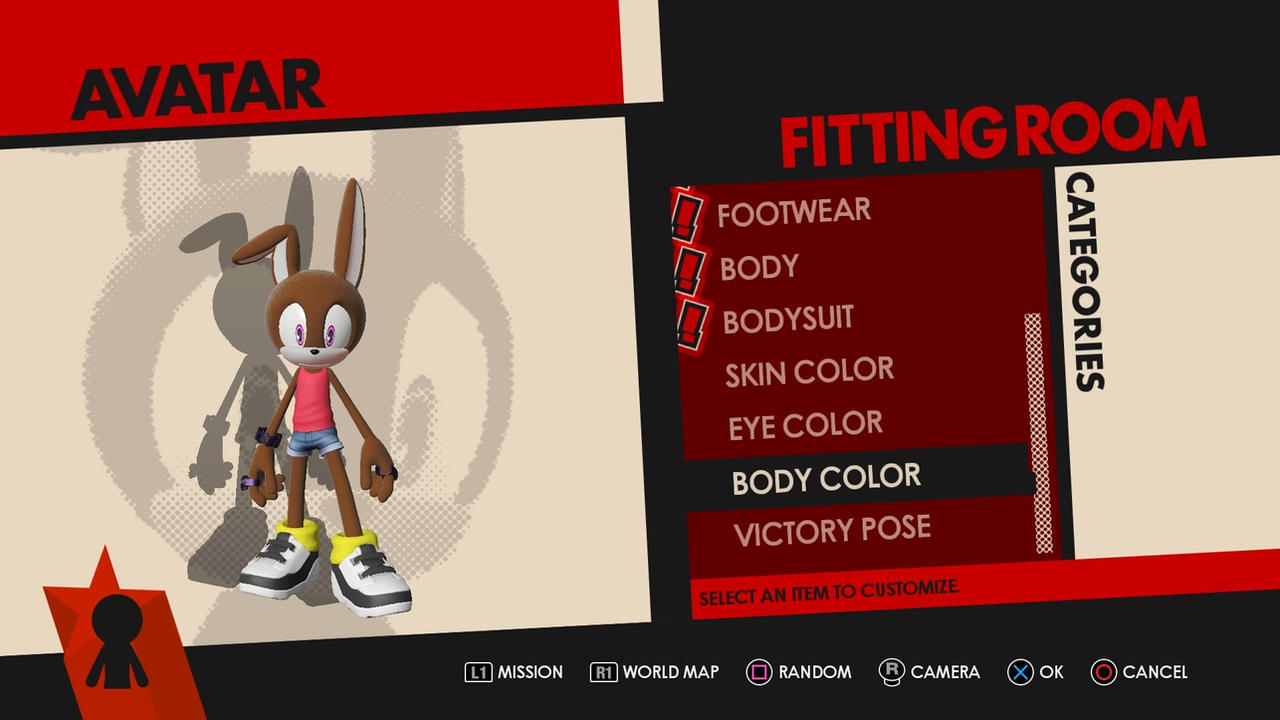Viewport: 1280px width, 720px height.
Task: Open the SKIN COLOR customization option
Action: (x=809, y=371)
